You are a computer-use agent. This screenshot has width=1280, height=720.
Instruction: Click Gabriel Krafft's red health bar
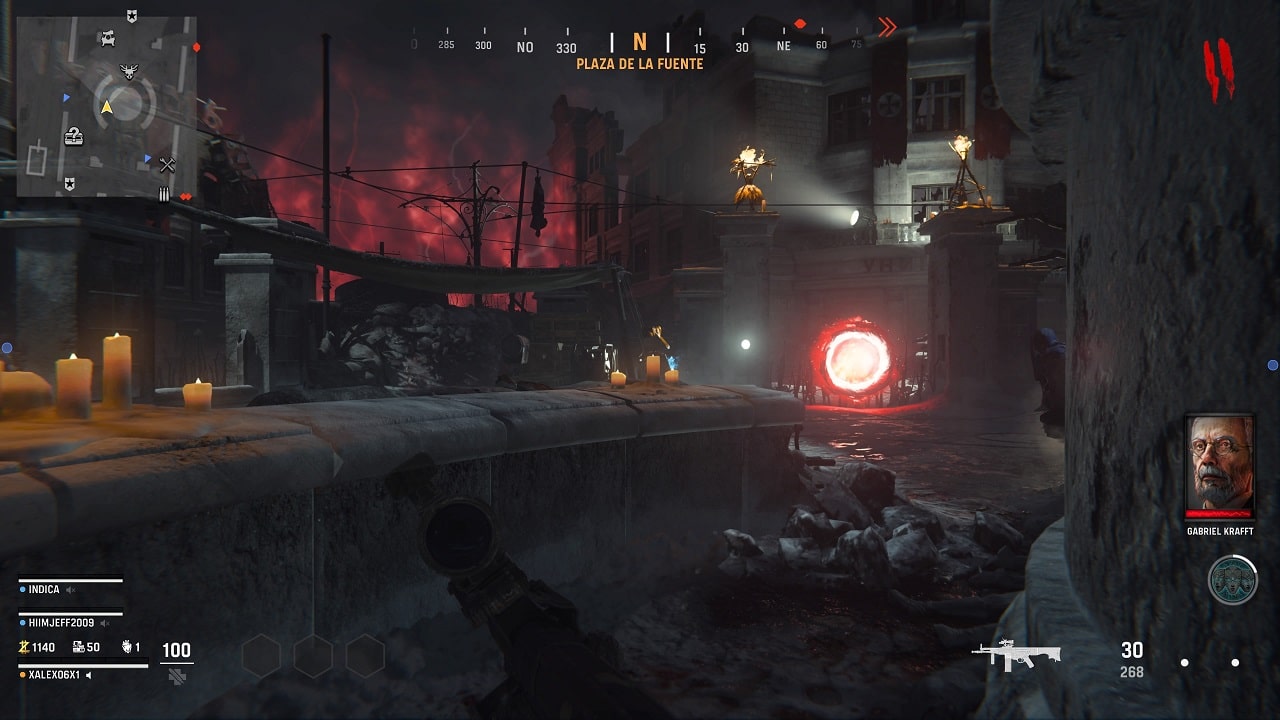(1219, 513)
